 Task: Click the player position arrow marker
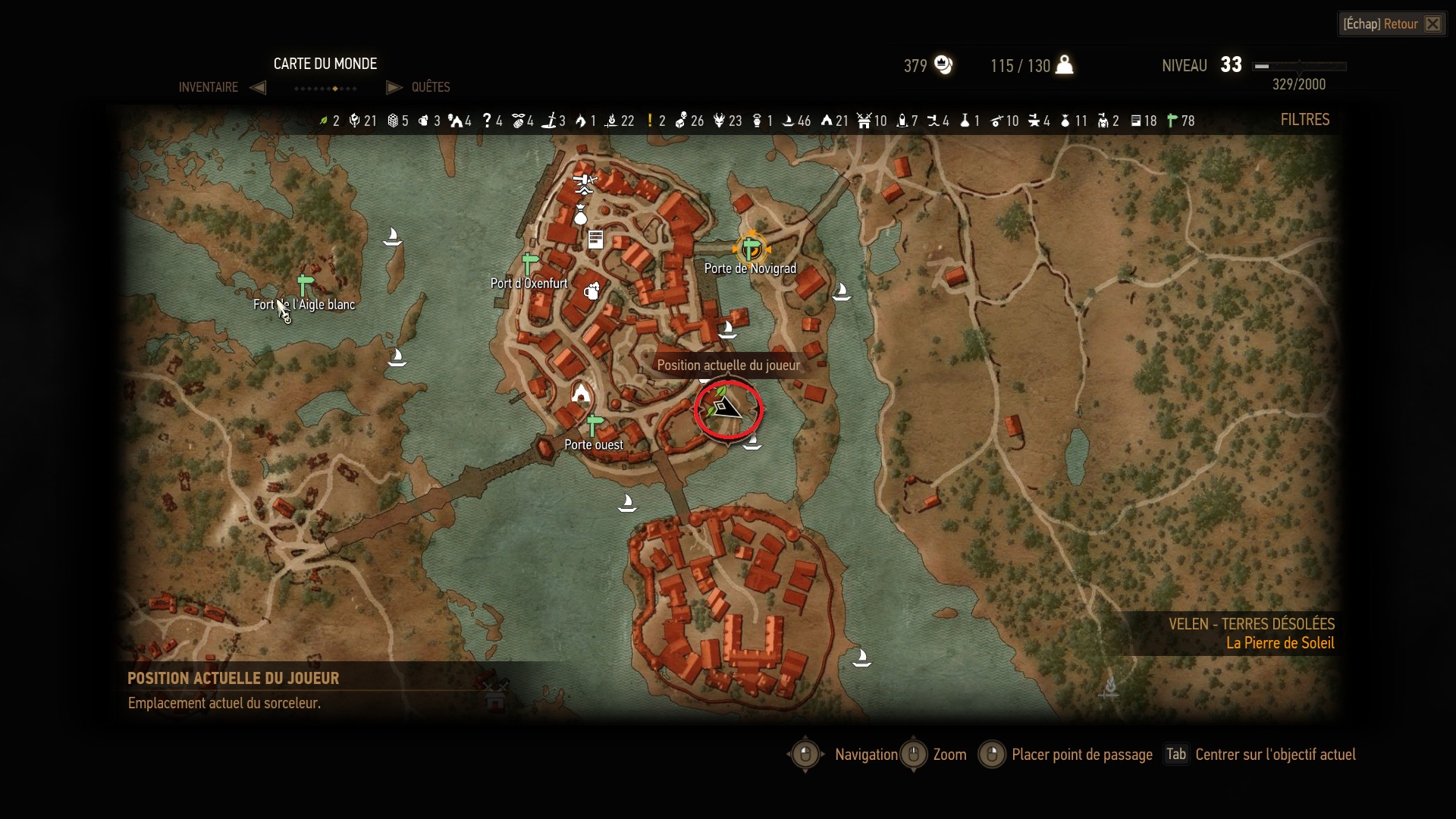point(727,409)
